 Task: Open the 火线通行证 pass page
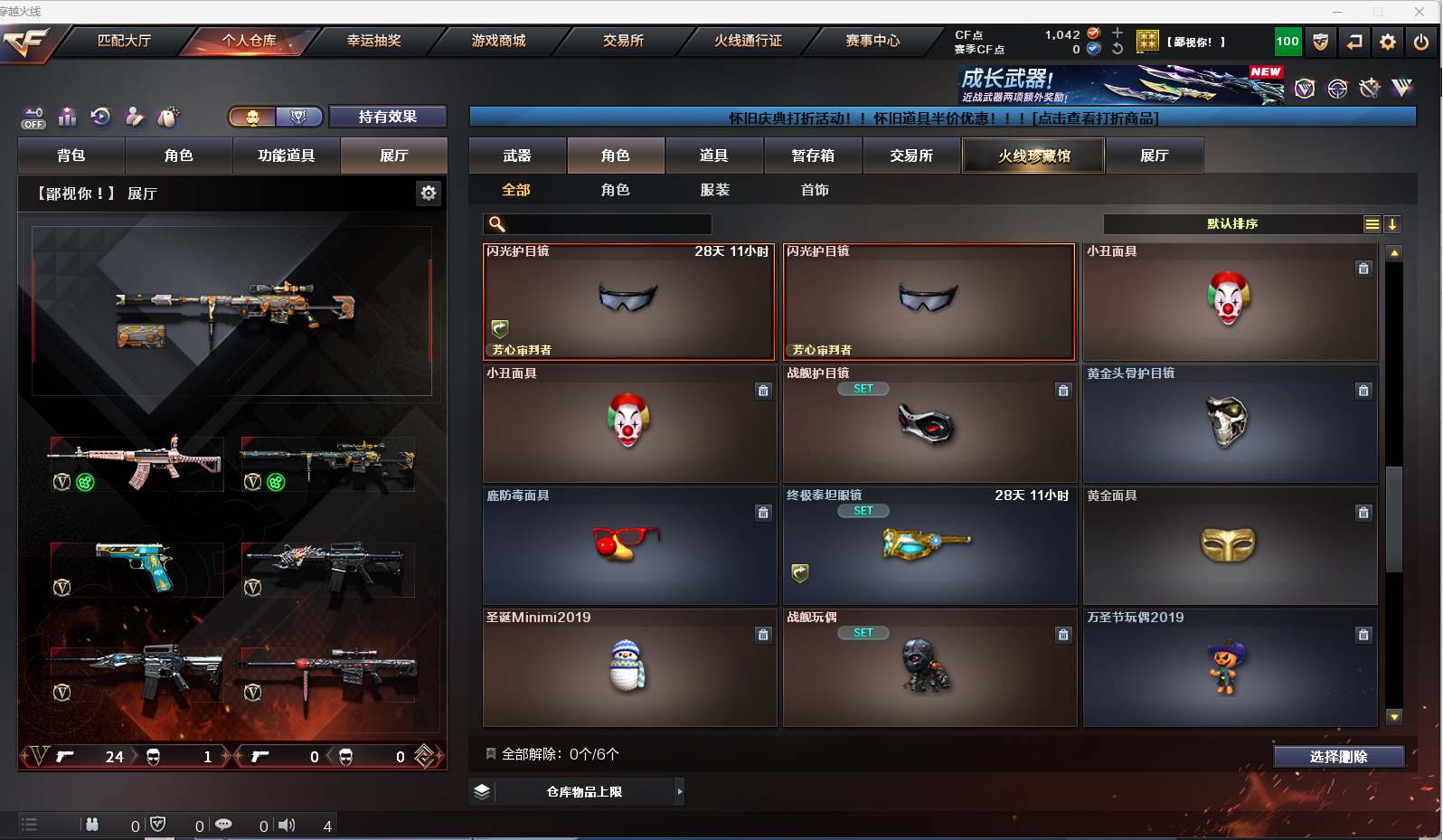pyautogui.click(x=748, y=41)
